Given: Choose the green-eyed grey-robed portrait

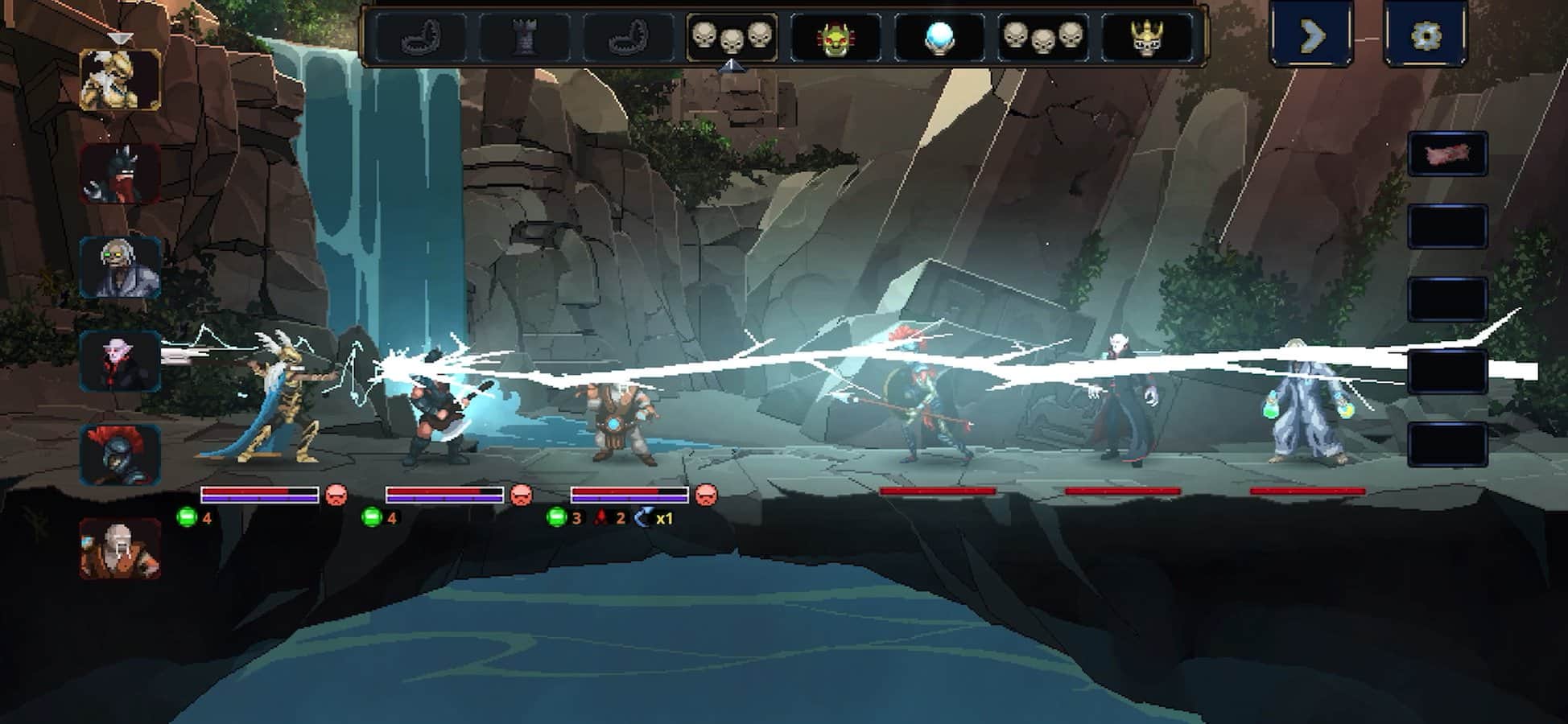Looking at the screenshot, I should tap(120, 267).
